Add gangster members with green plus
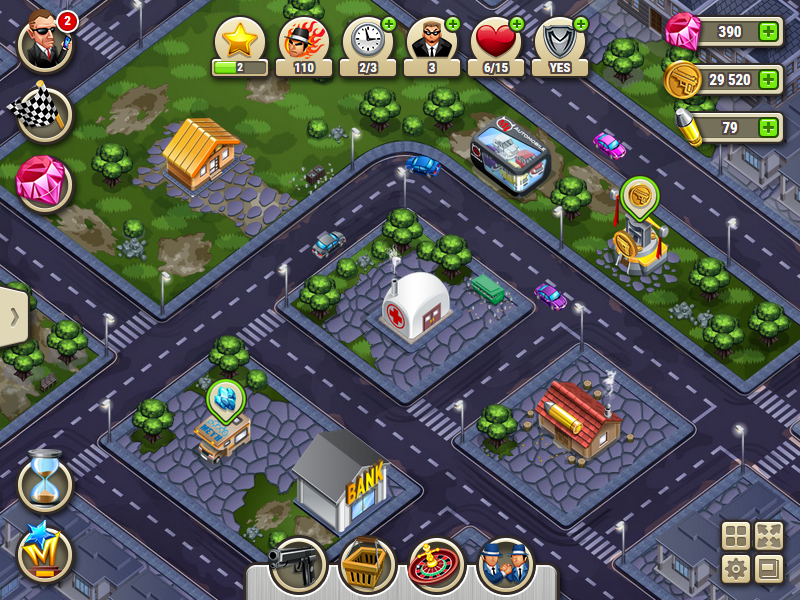 click(453, 24)
